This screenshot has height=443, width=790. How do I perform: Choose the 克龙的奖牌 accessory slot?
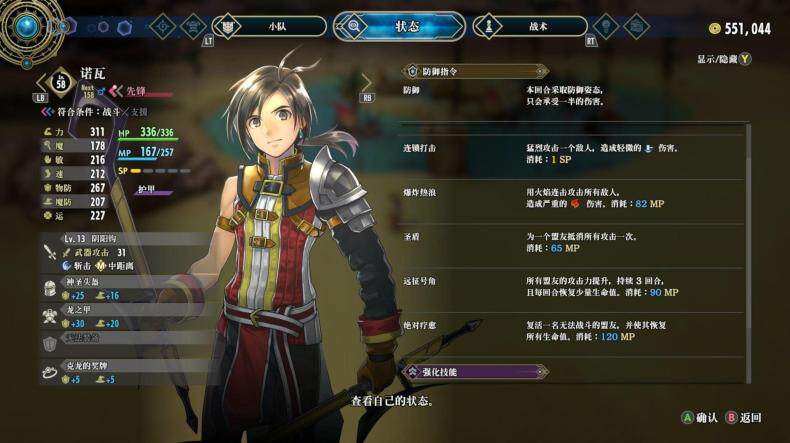(95, 372)
